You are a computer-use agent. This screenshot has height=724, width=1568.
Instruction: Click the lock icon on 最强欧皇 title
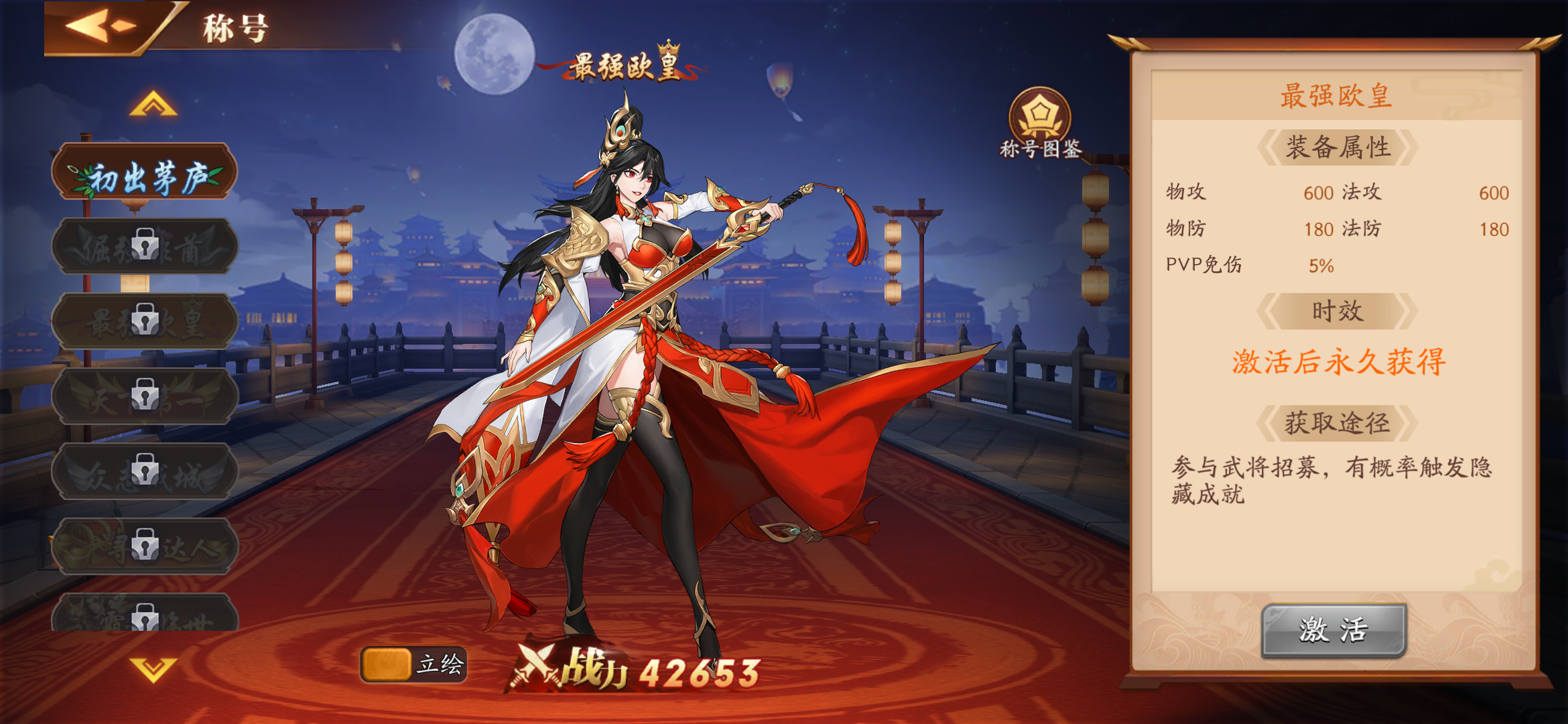145,319
